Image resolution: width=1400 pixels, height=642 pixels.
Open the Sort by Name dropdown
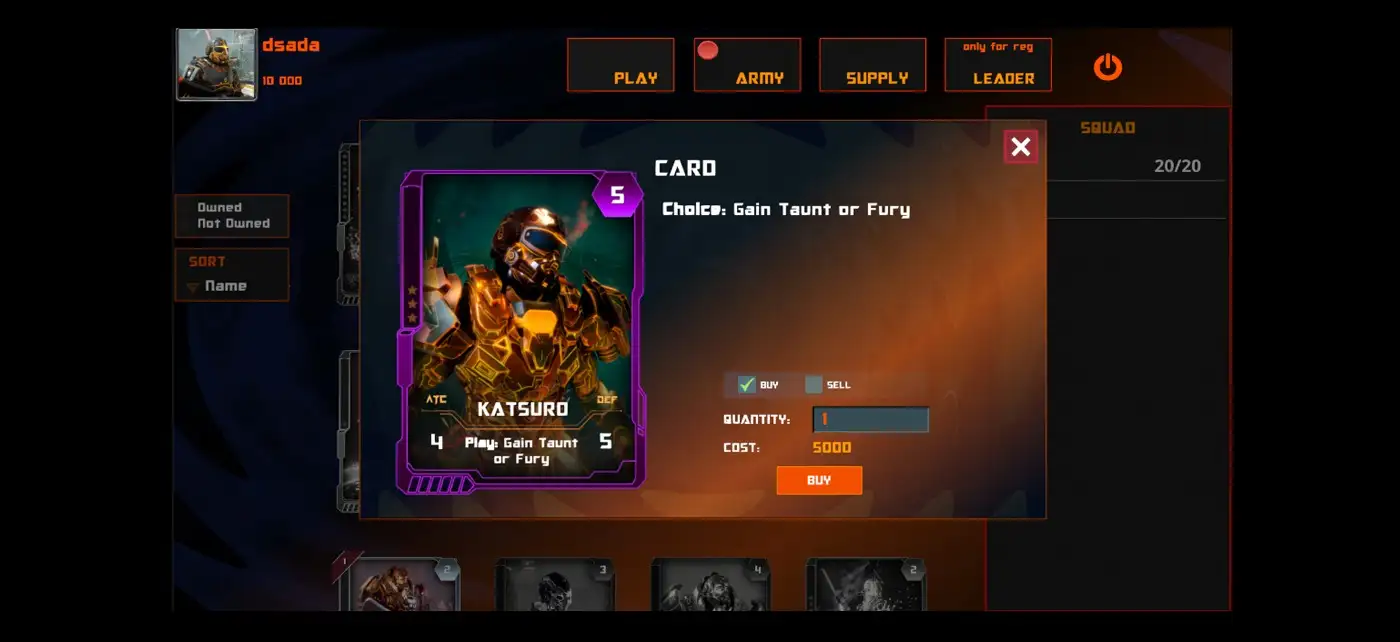coord(226,286)
